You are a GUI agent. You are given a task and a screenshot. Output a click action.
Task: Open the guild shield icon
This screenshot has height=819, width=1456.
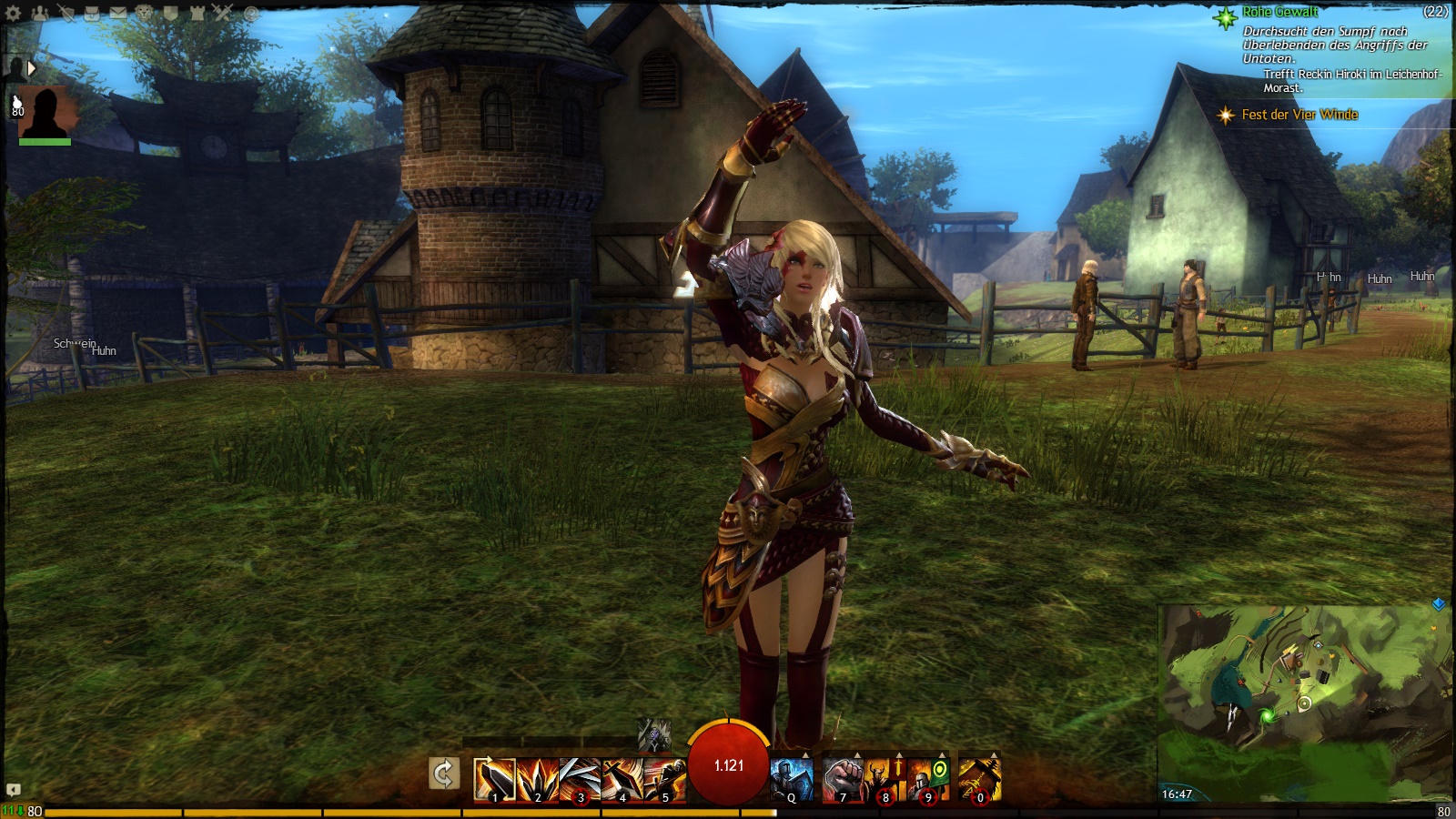click(171, 14)
